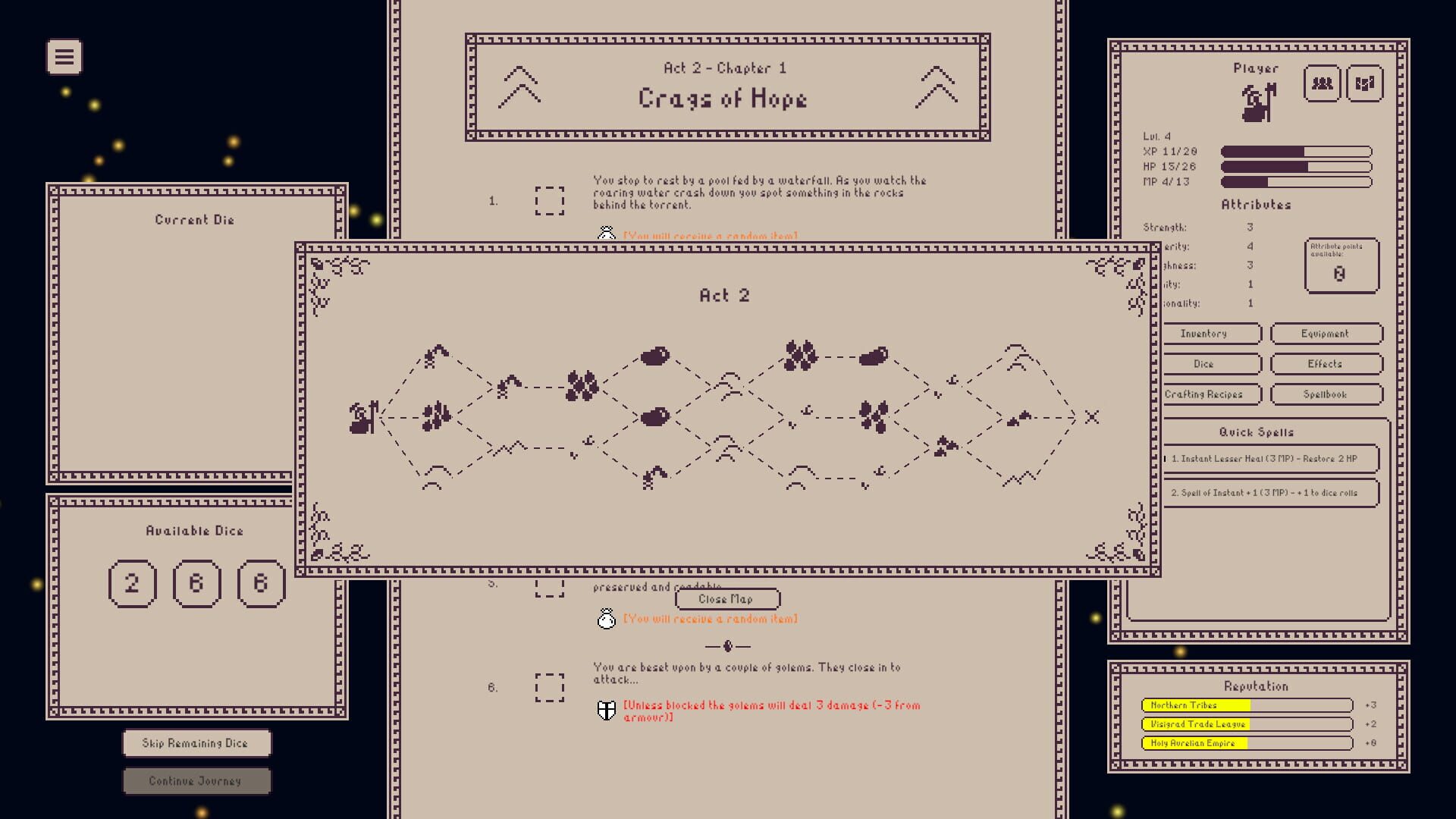
Task: Click Continue Journey
Action: point(196,780)
